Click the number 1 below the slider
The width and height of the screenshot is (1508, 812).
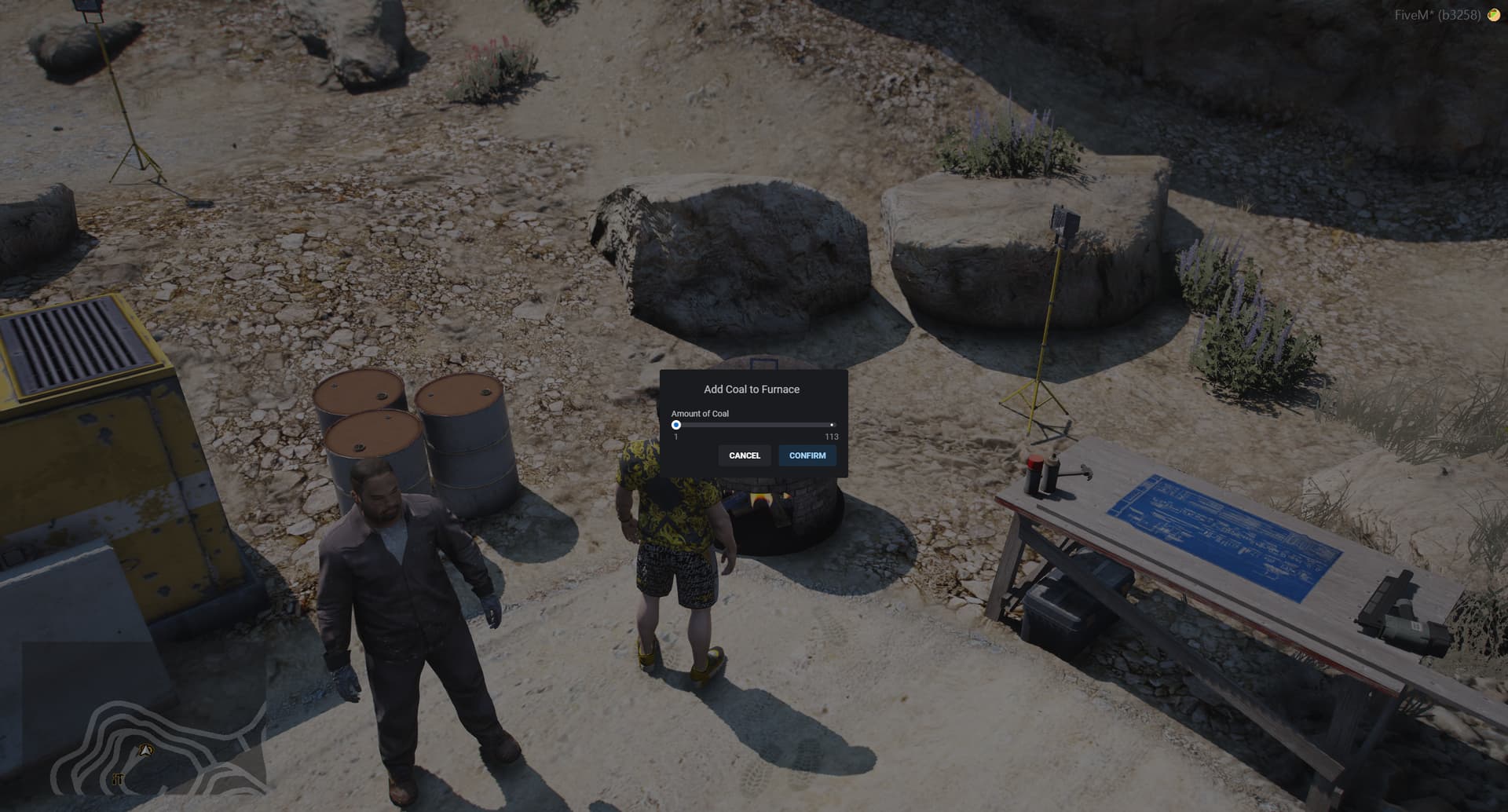tap(676, 435)
